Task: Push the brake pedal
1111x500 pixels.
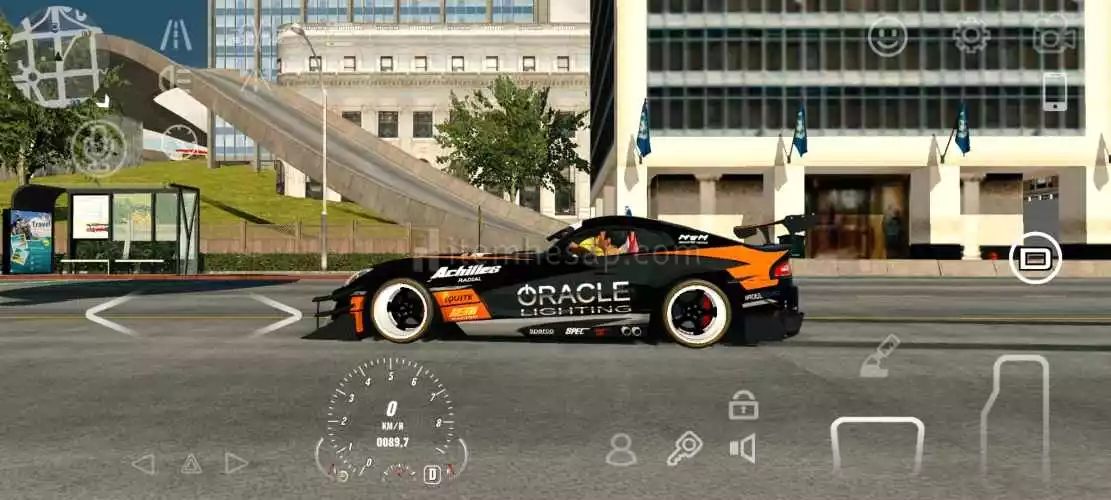Action: click(877, 445)
